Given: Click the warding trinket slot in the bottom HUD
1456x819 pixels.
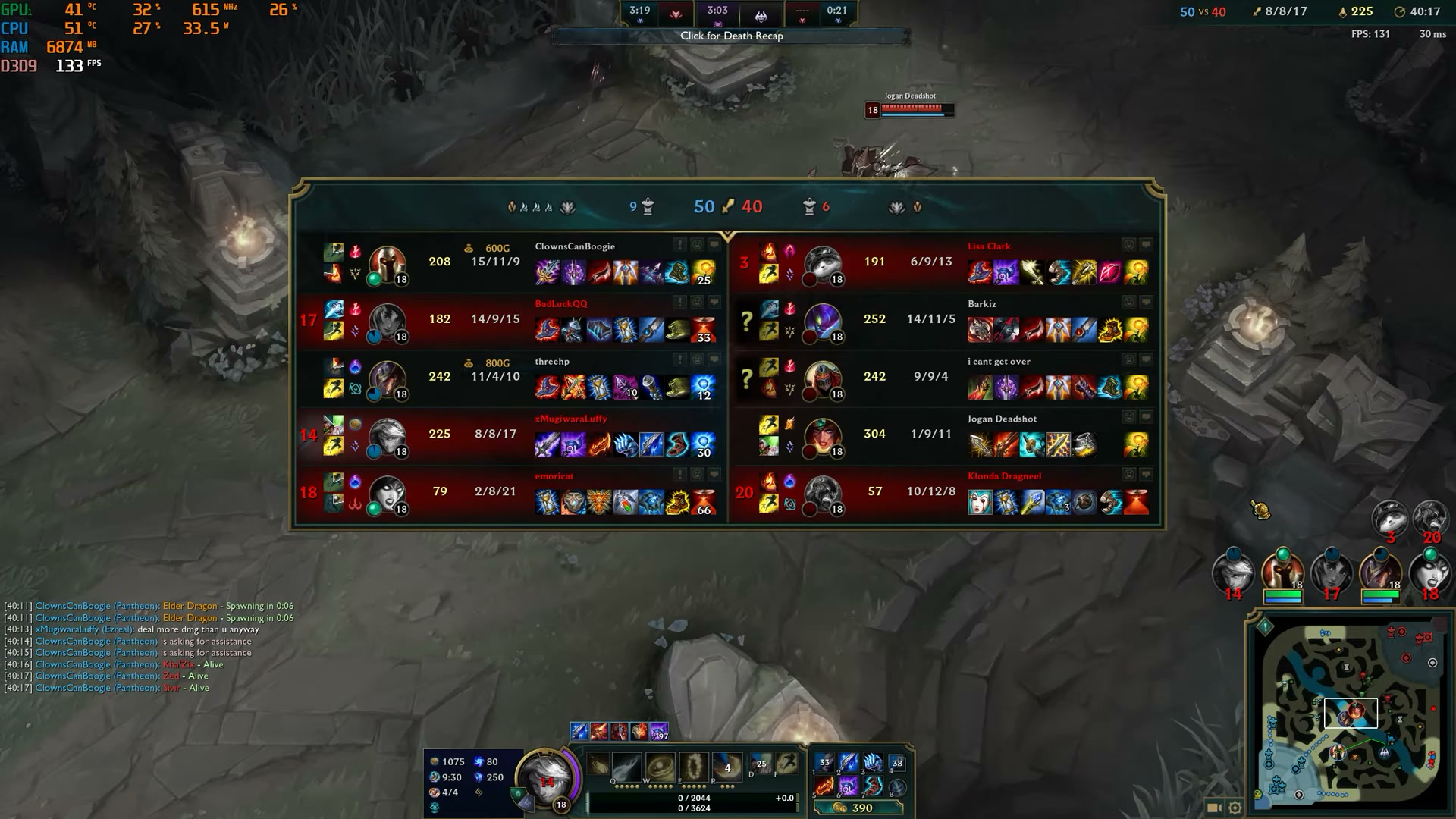Looking at the screenshot, I should pos(897,764).
